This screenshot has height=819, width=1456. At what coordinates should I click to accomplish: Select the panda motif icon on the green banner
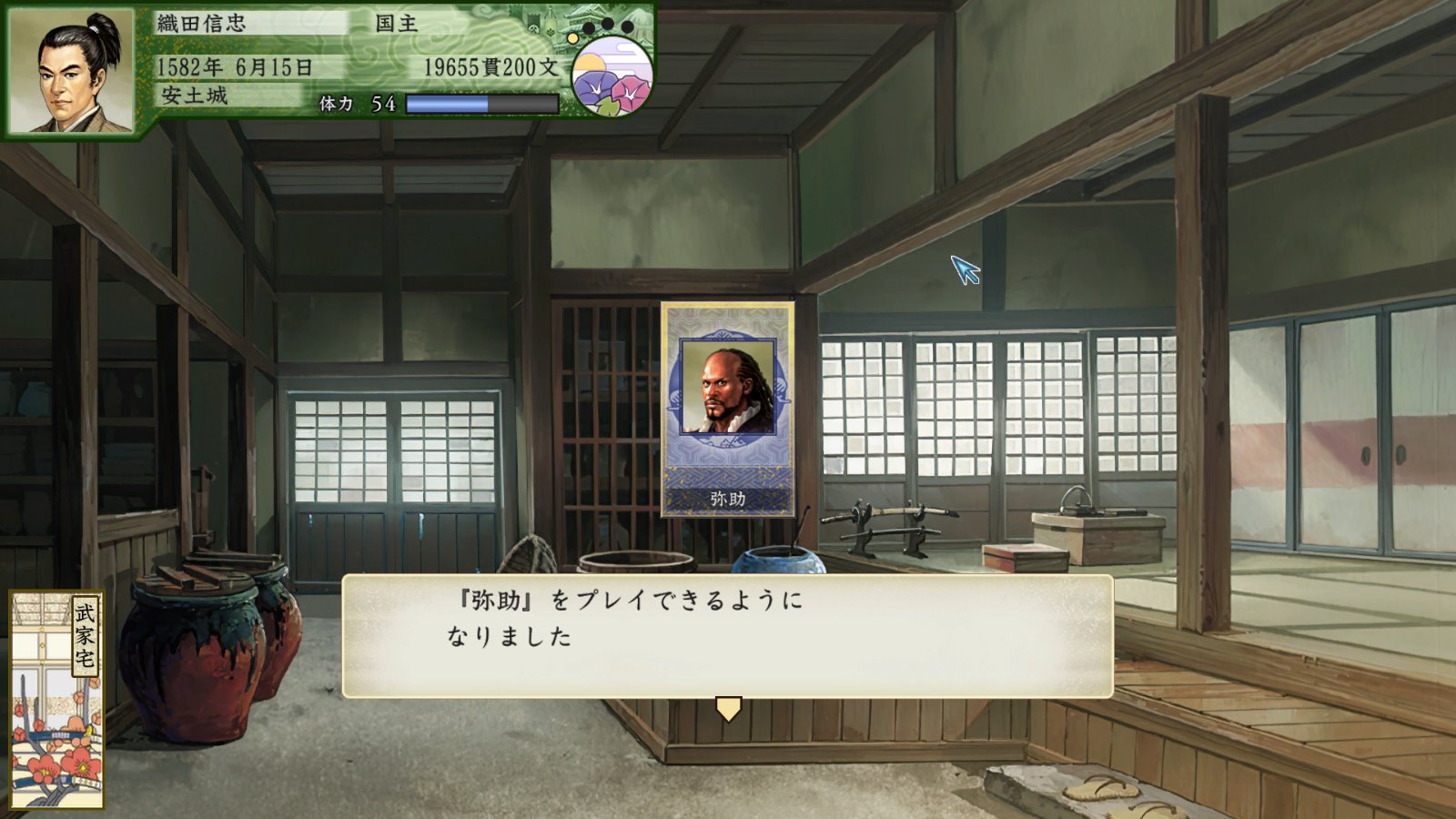pos(533,27)
